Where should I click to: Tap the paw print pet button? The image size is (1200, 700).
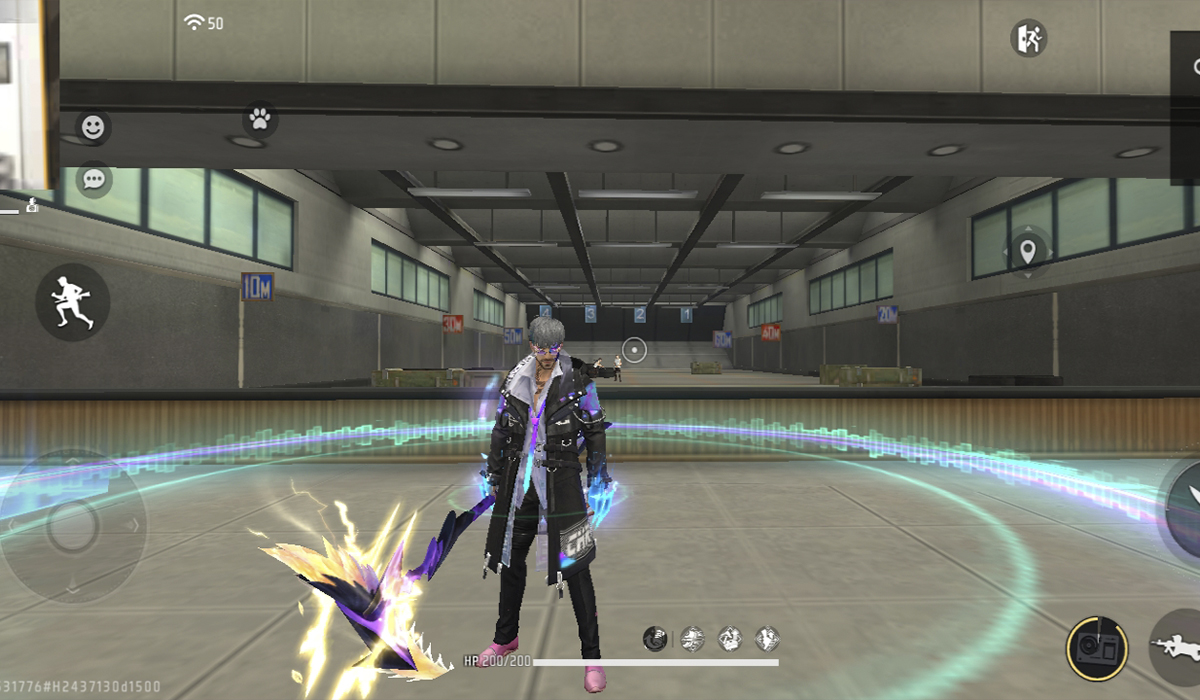point(260,120)
